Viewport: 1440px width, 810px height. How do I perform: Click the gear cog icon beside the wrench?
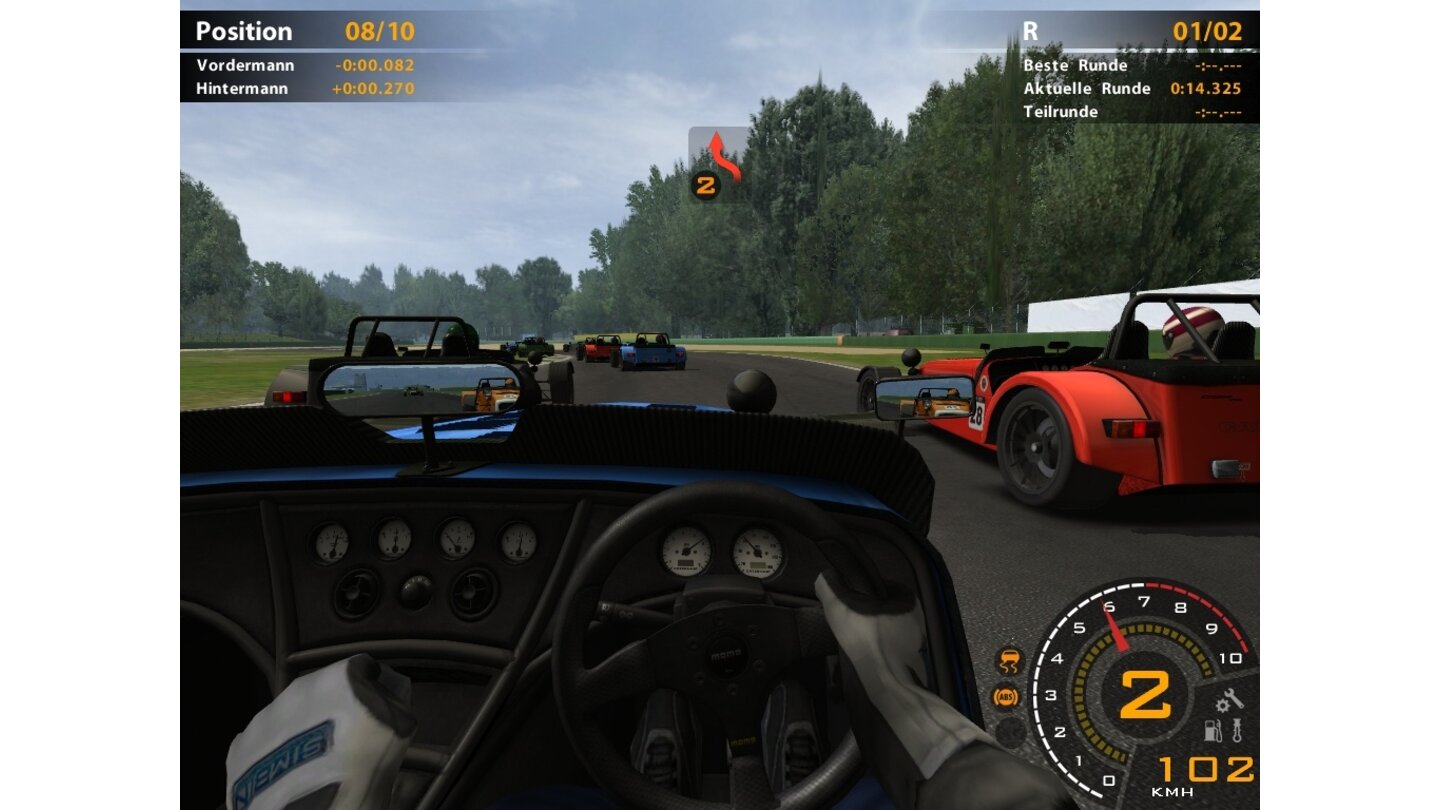click(x=1223, y=706)
